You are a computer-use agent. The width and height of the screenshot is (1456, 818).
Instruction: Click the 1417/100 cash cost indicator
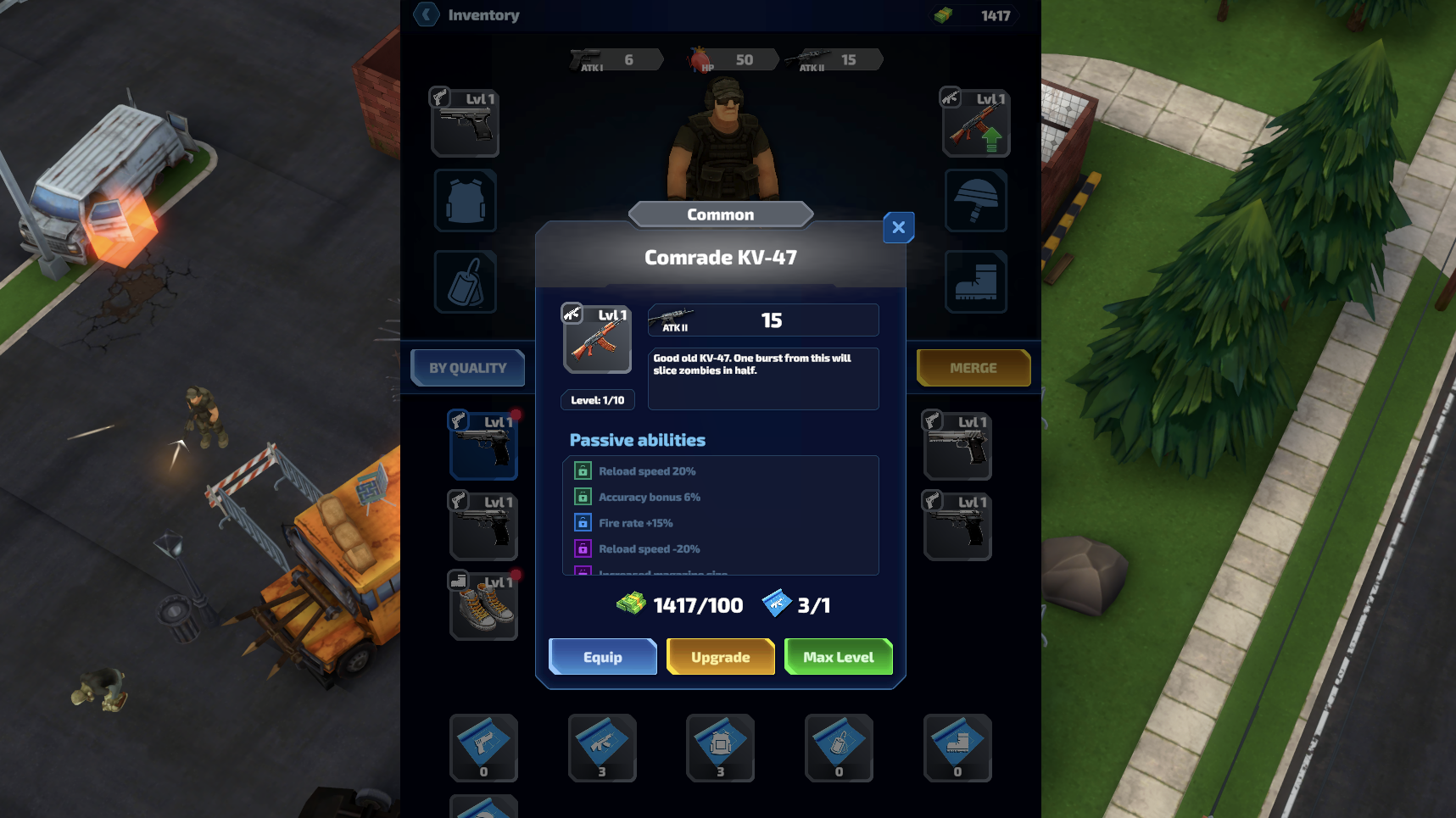click(x=677, y=604)
